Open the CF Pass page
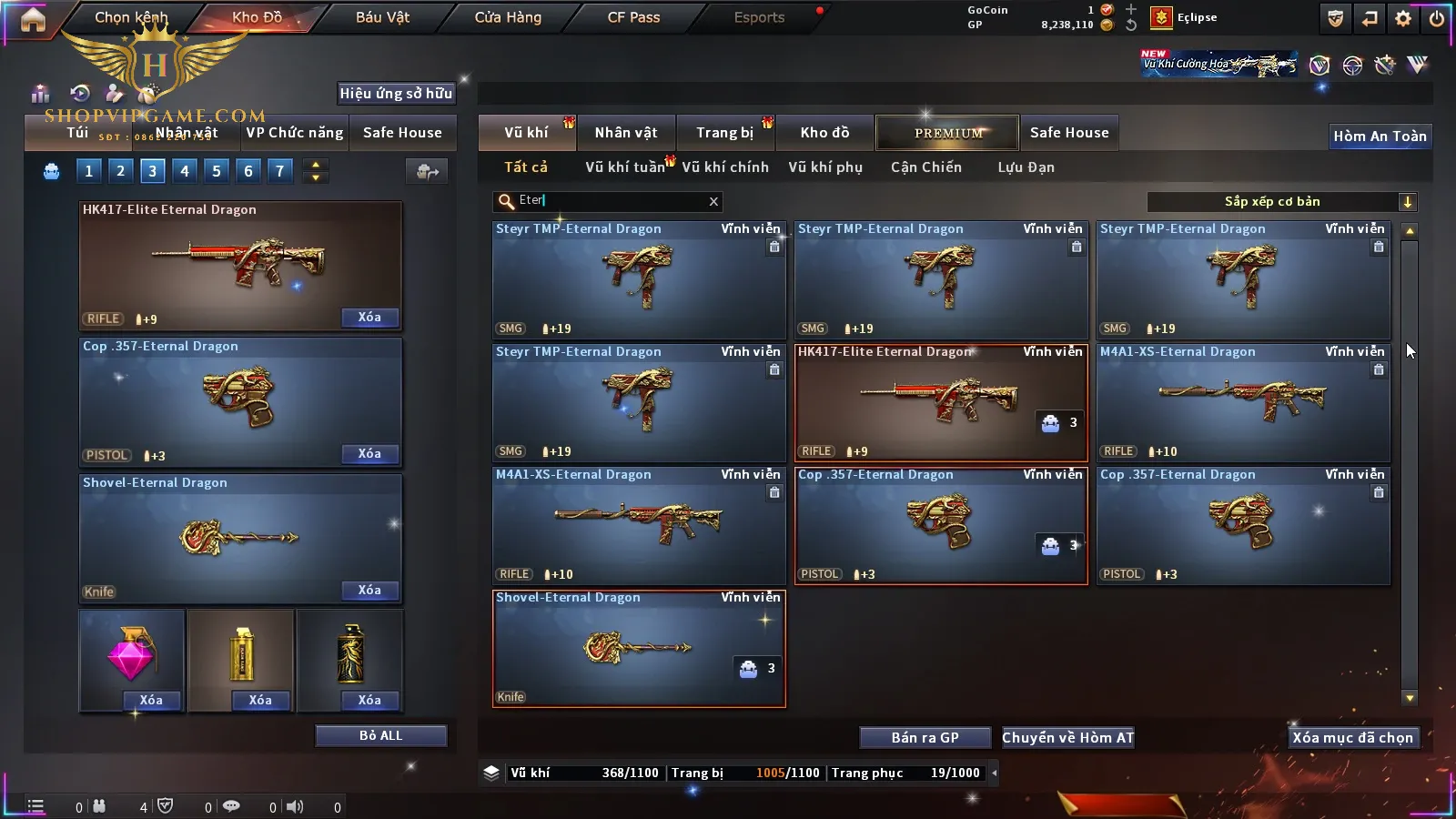This screenshot has height=819, width=1456. coord(633,17)
